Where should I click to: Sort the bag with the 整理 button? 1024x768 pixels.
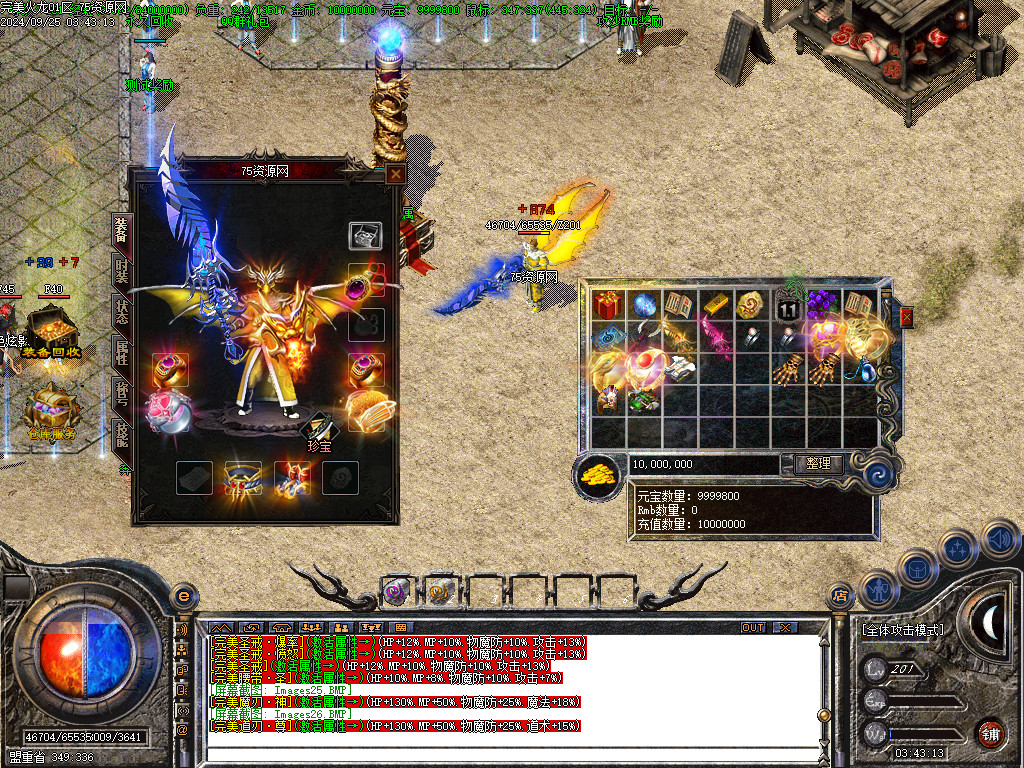pos(818,464)
